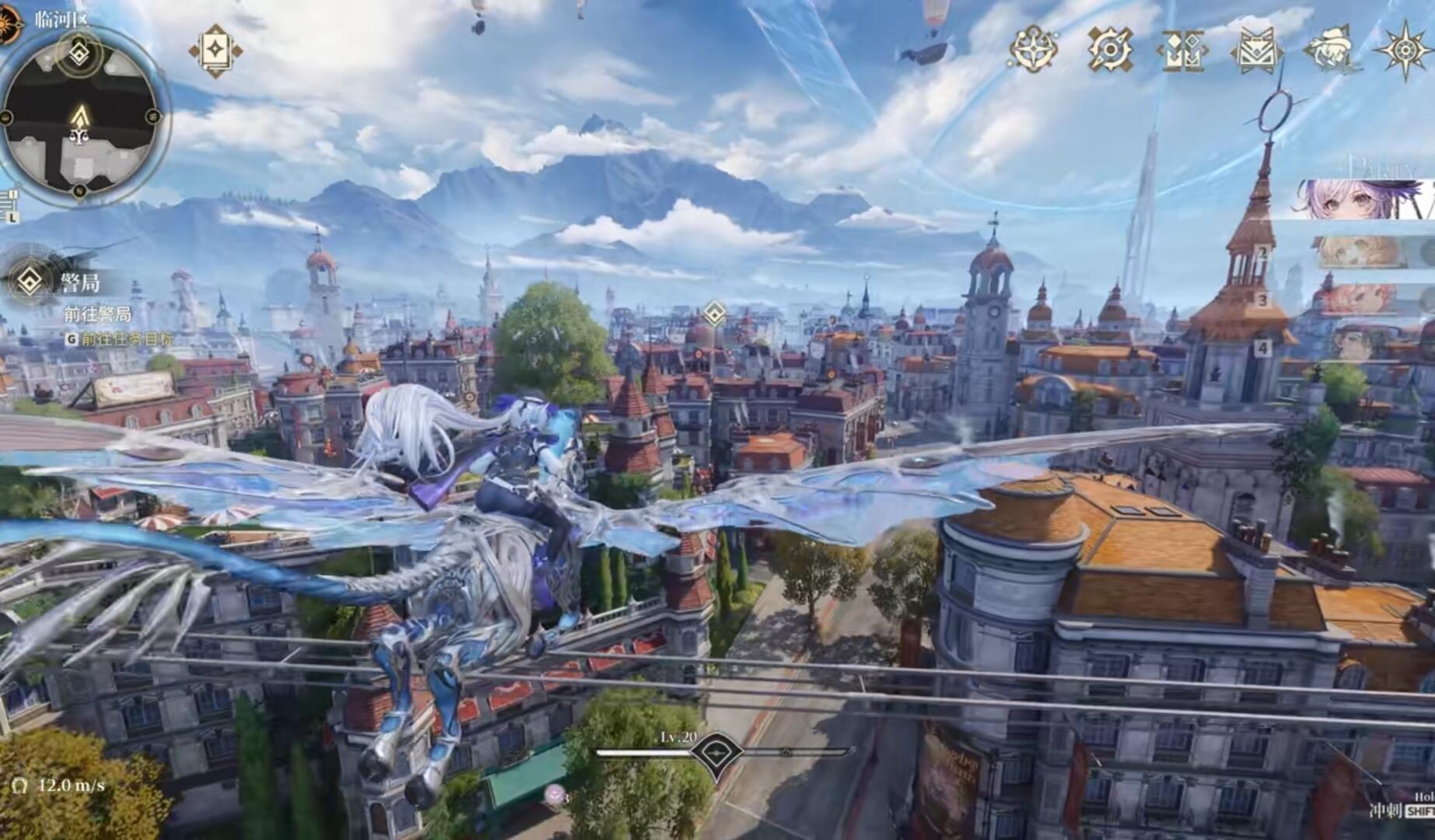
Task: Open the gear-and-needle crossed icon
Action: [1110, 50]
